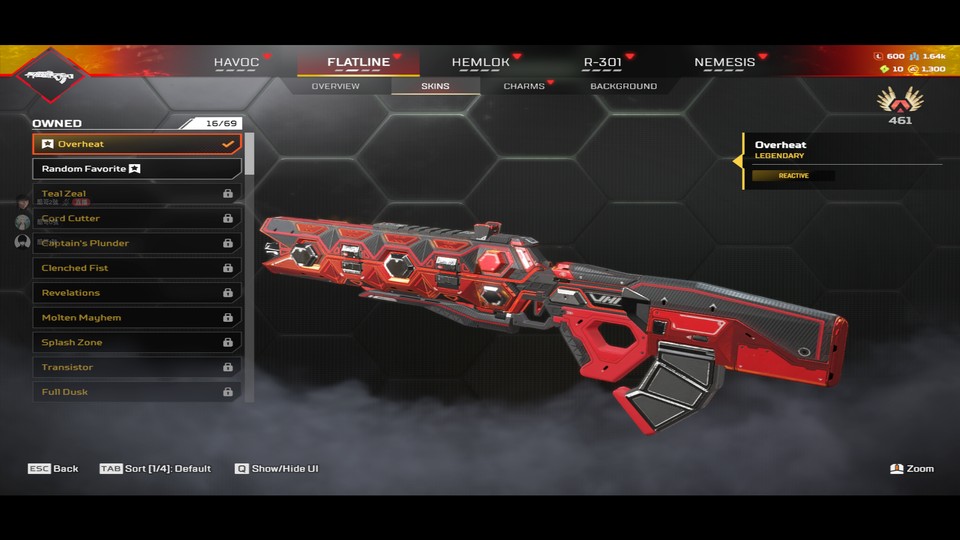Select the Captain's Plunder skin
The width and height of the screenshot is (960, 540).
point(137,243)
